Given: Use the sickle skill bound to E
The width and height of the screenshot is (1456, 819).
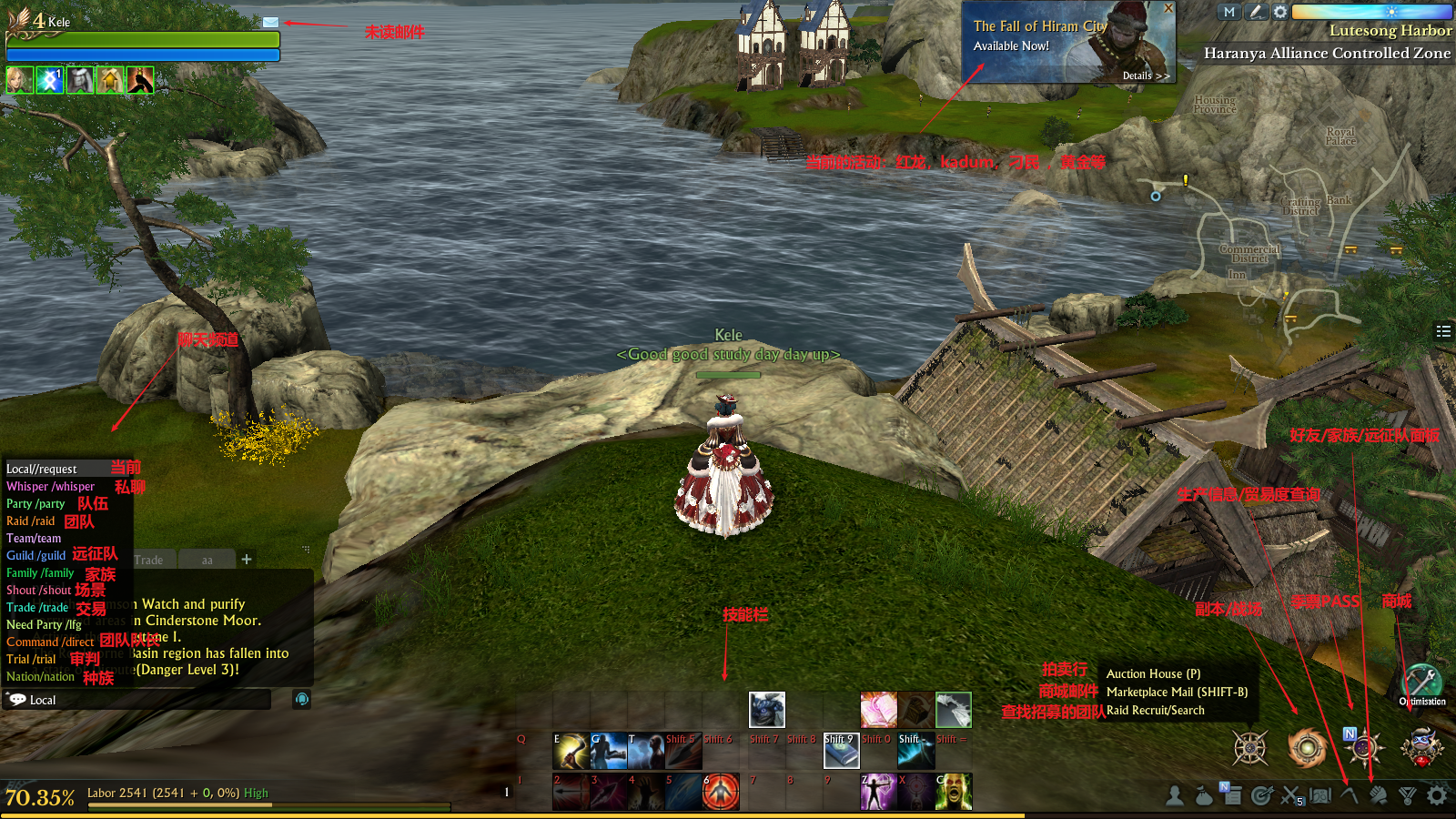Looking at the screenshot, I should coord(571,751).
